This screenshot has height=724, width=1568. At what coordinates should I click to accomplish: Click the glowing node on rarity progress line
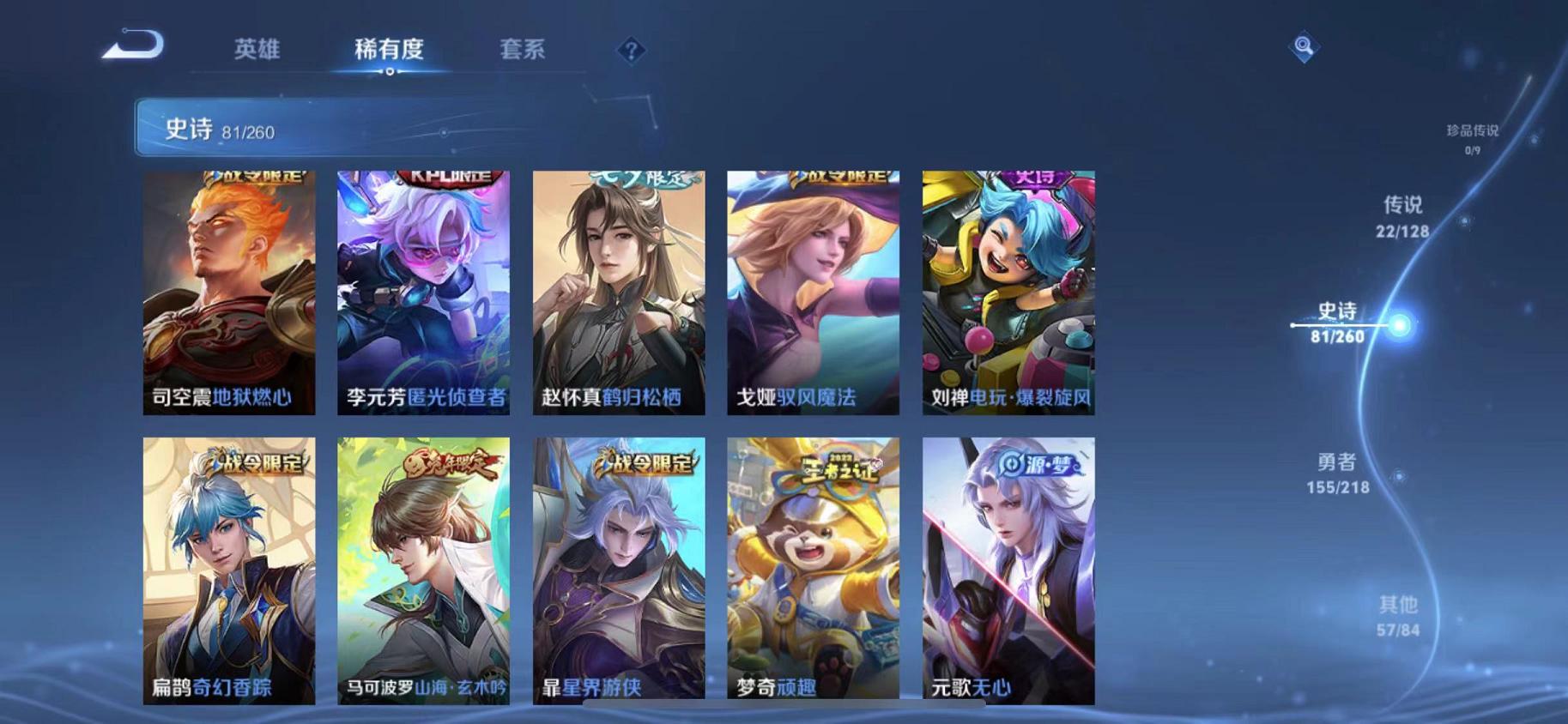1400,324
